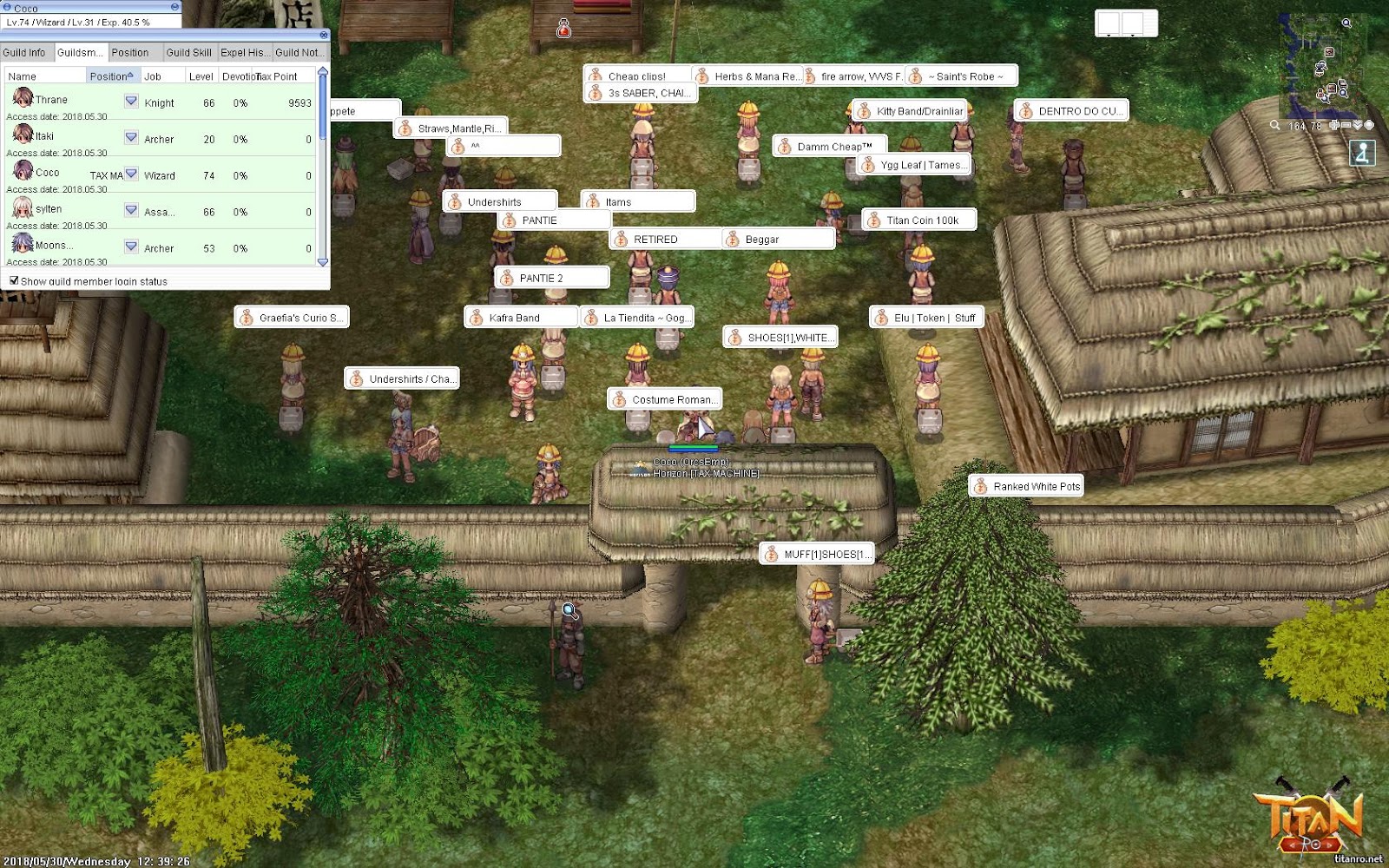This screenshot has height=868, width=1389.
Task: Sort members by the Position column header
Action: (x=111, y=76)
